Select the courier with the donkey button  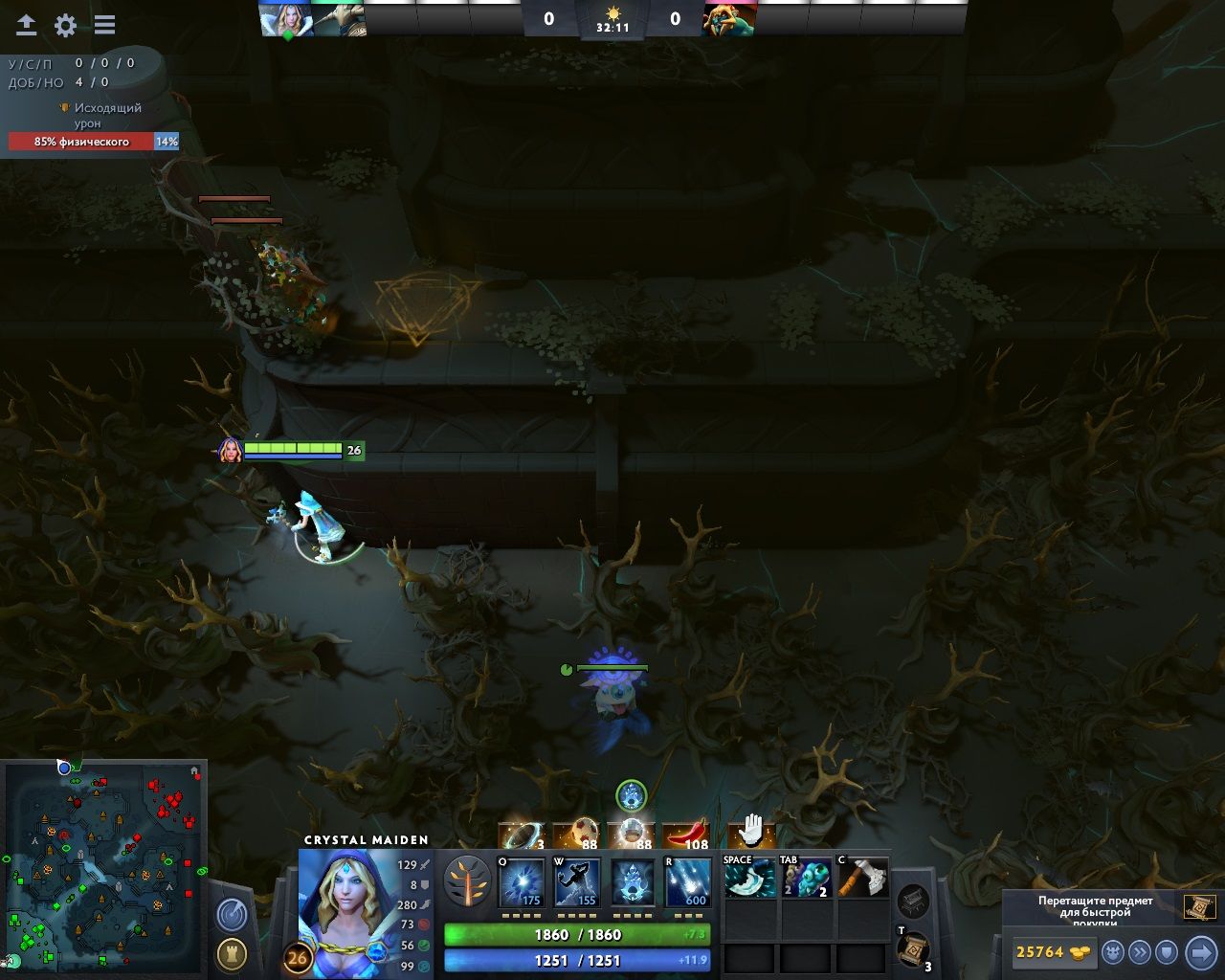(x=1113, y=952)
